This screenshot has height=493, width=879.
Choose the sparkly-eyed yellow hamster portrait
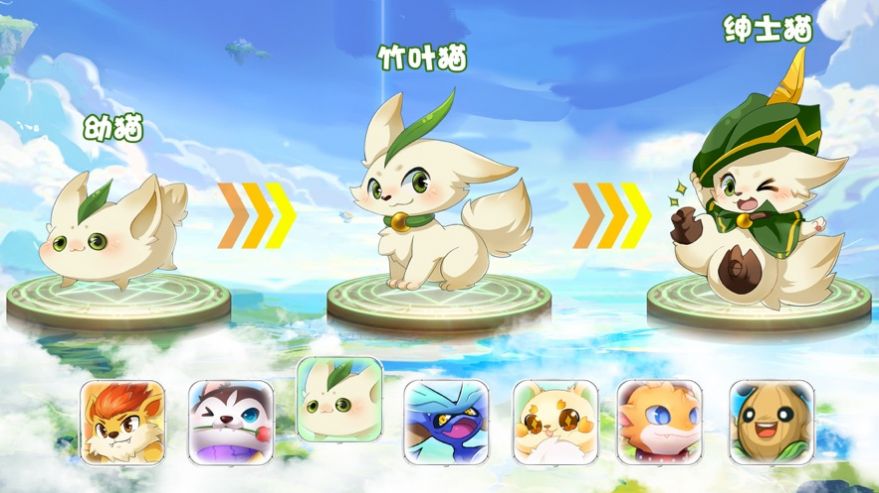[555, 422]
